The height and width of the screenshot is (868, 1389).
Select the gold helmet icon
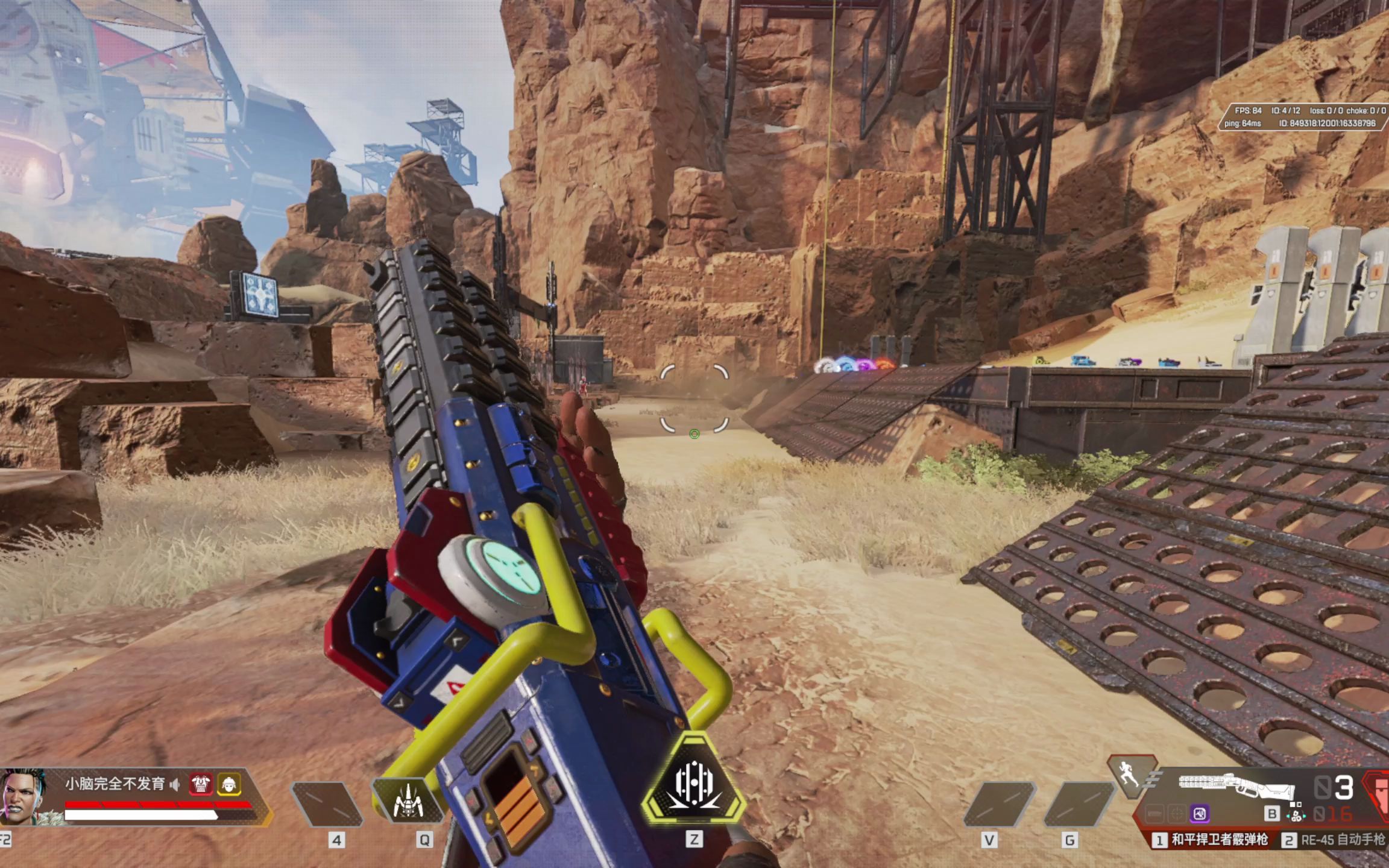229,784
